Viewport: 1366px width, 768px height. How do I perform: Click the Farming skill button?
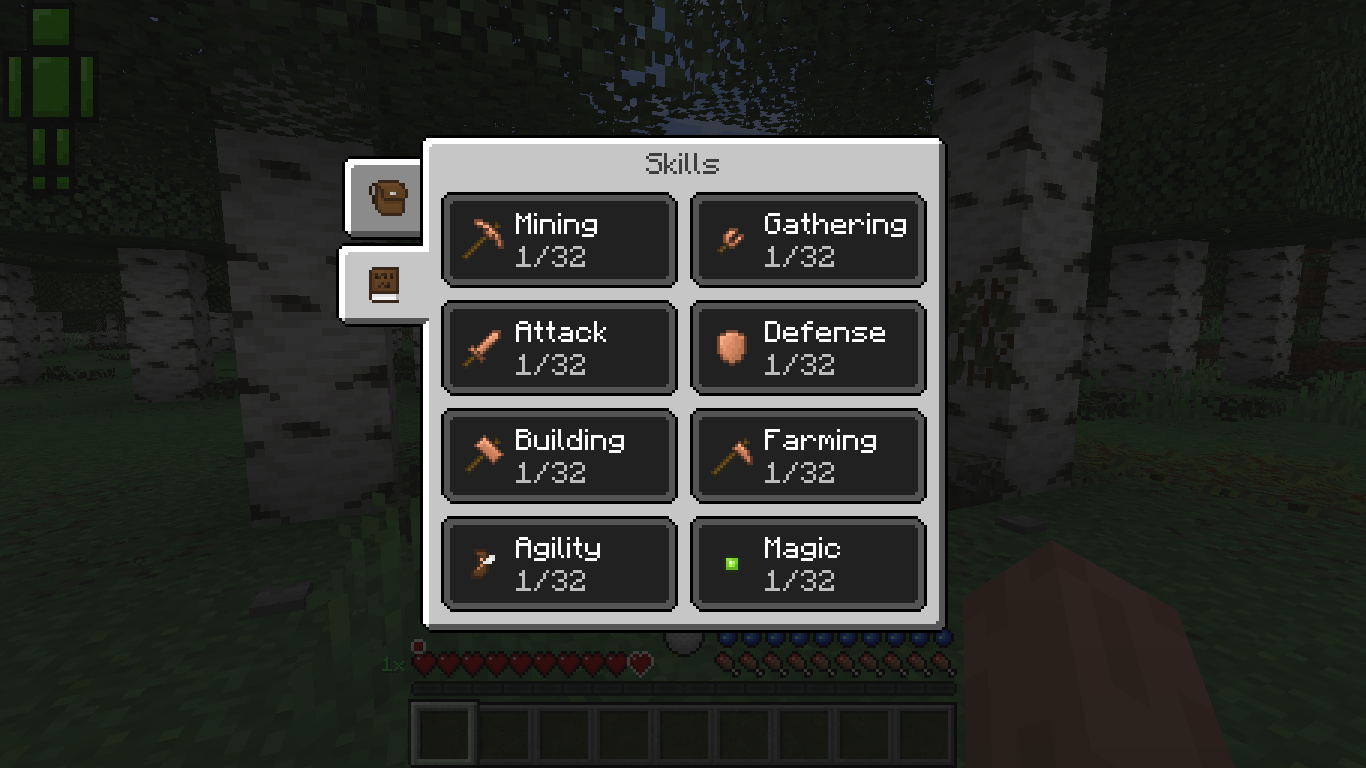click(x=808, y=454)
